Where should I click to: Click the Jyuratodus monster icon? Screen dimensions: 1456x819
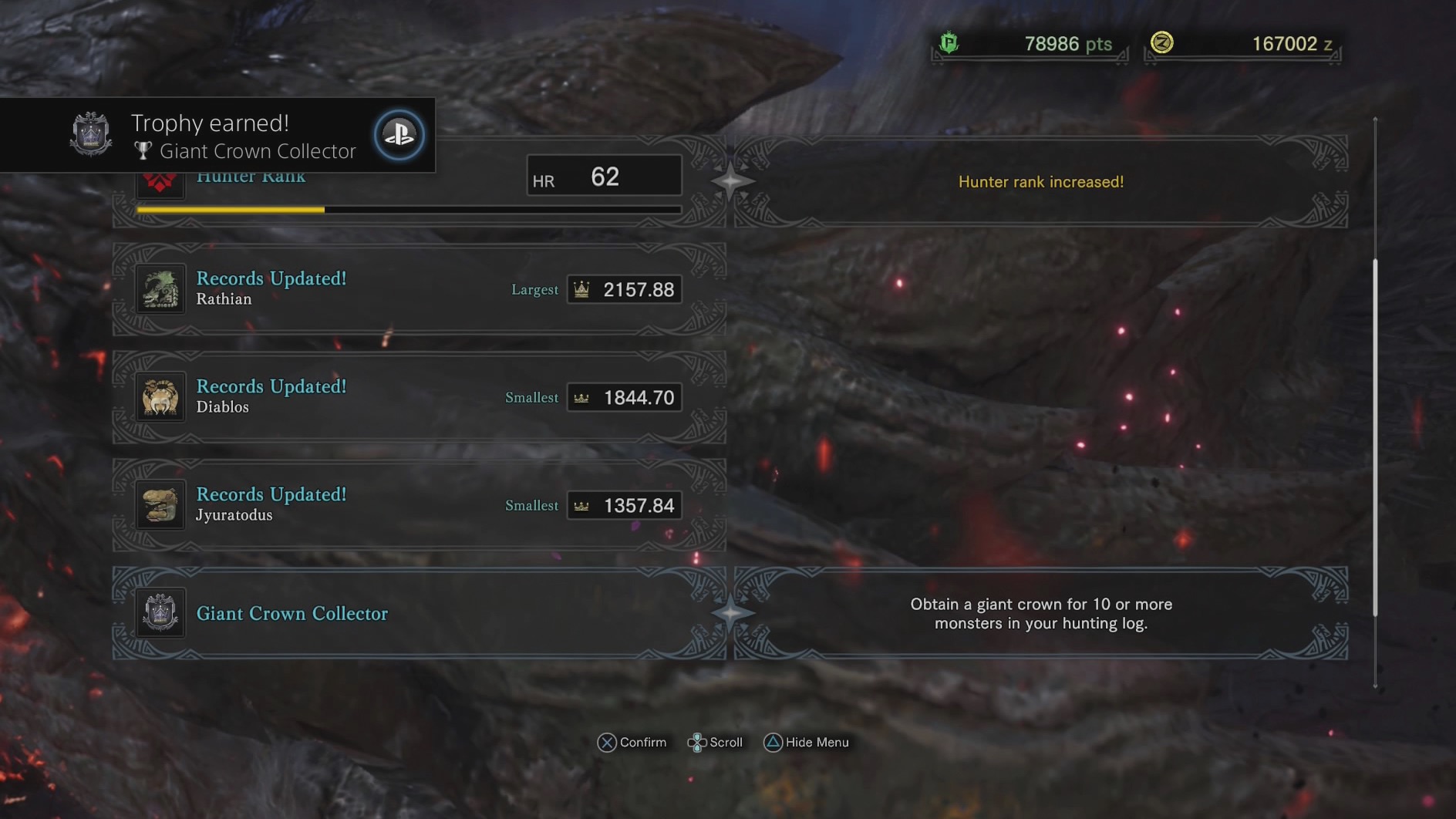coord(160,505)
